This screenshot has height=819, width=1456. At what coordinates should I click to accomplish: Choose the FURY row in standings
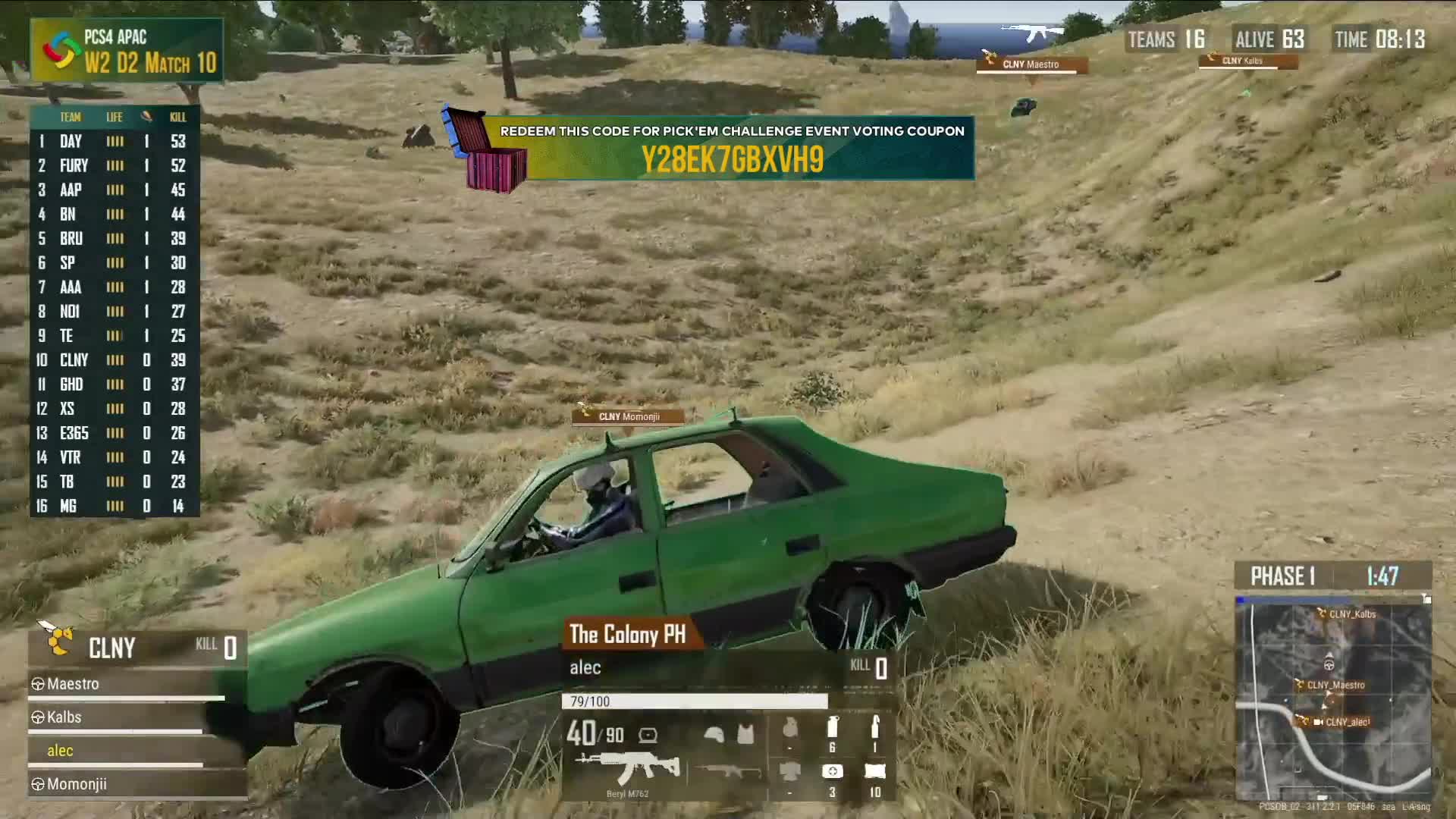coord(114,165)
